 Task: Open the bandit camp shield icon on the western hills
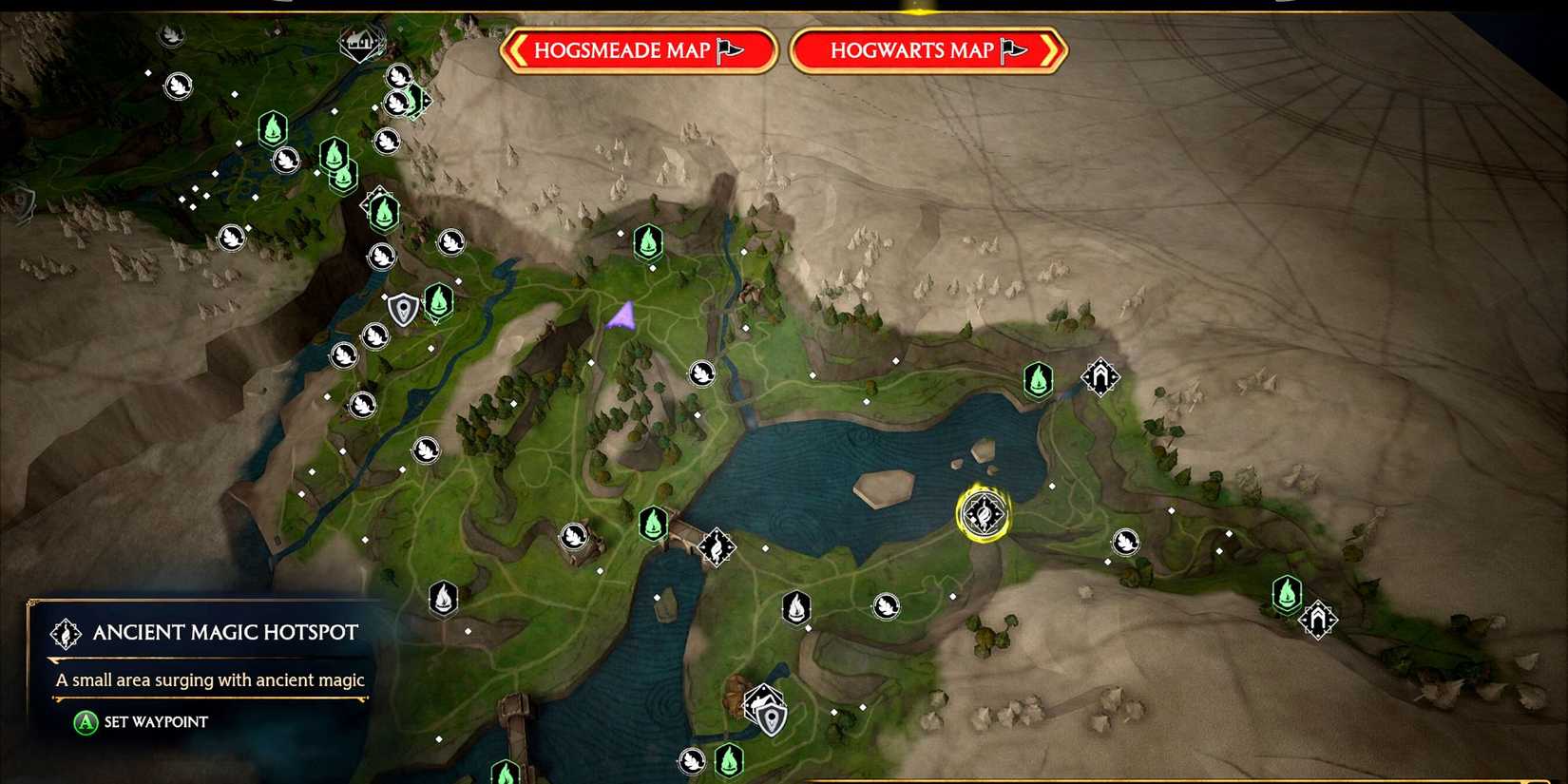pyautogui.click(x=401, y=309)
